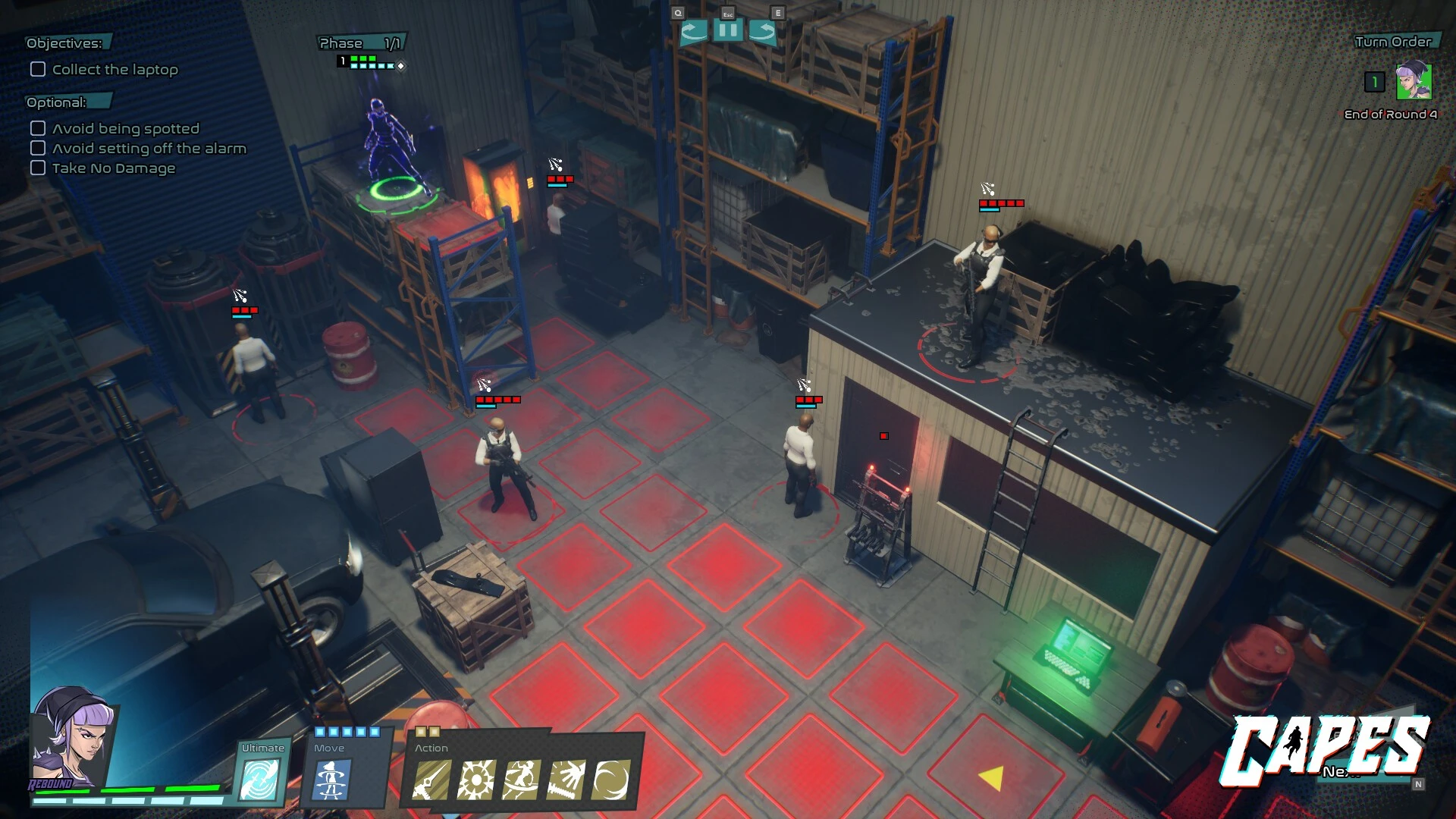This screenshot has height=819, width=1456.
Task: Click the Collect the laptop objective
Action: [x=115, y=70]
